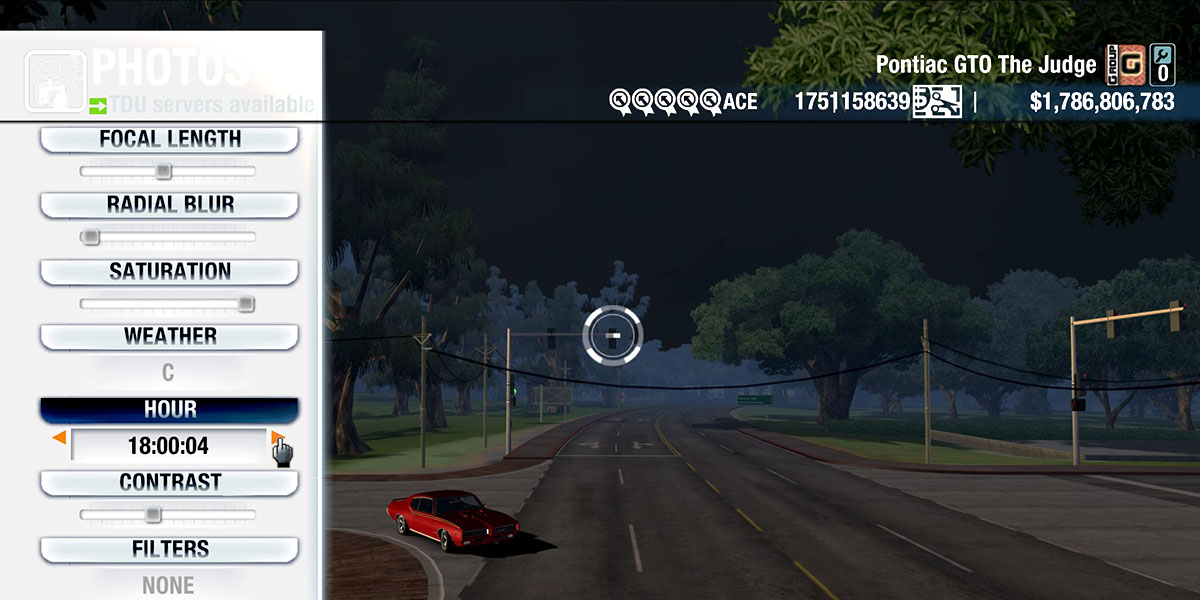Click the Saturation slider handle
Screen dimensions: 1200x600
(x=246, y=304)
